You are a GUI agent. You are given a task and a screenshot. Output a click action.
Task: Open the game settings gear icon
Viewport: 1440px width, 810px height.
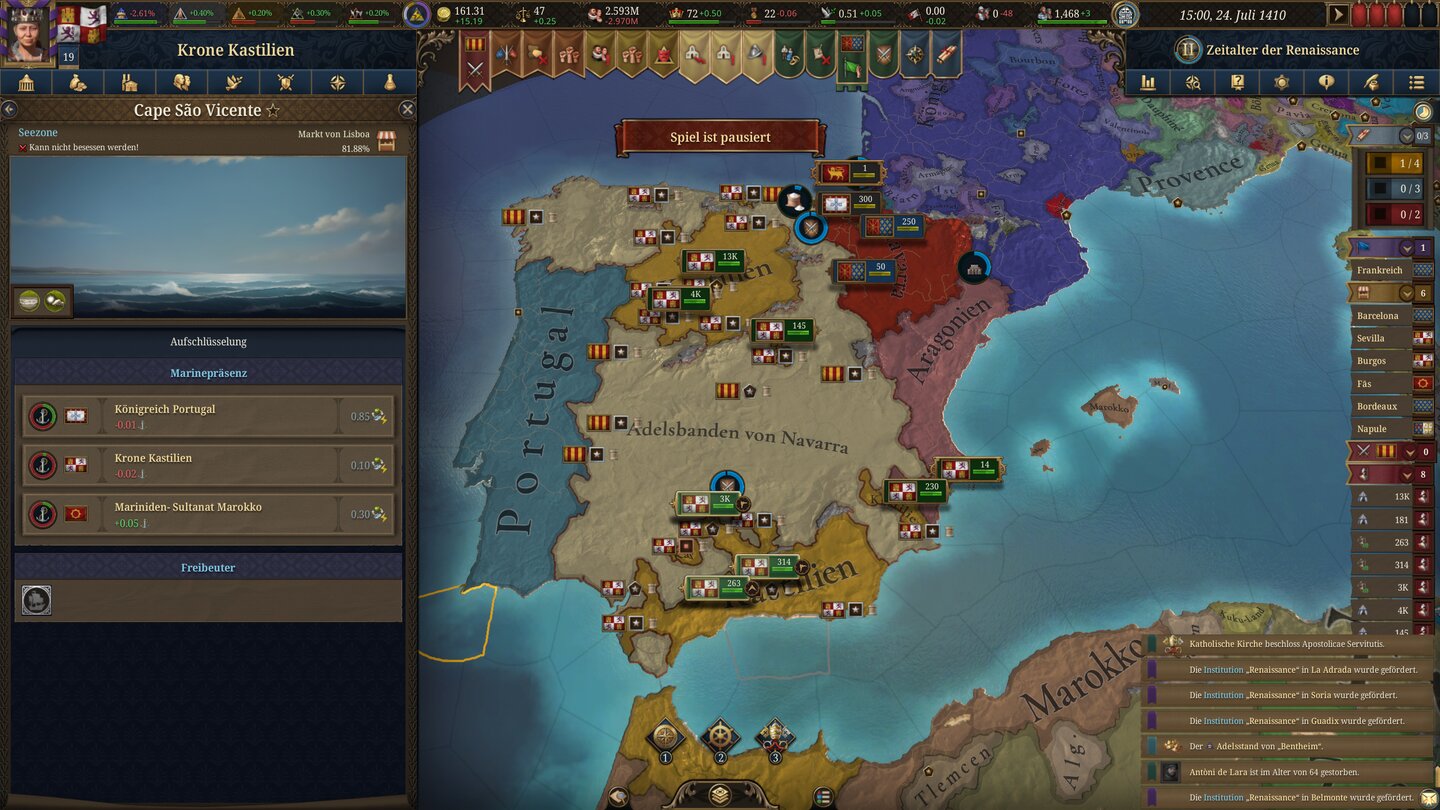(x=1282, y=82)
